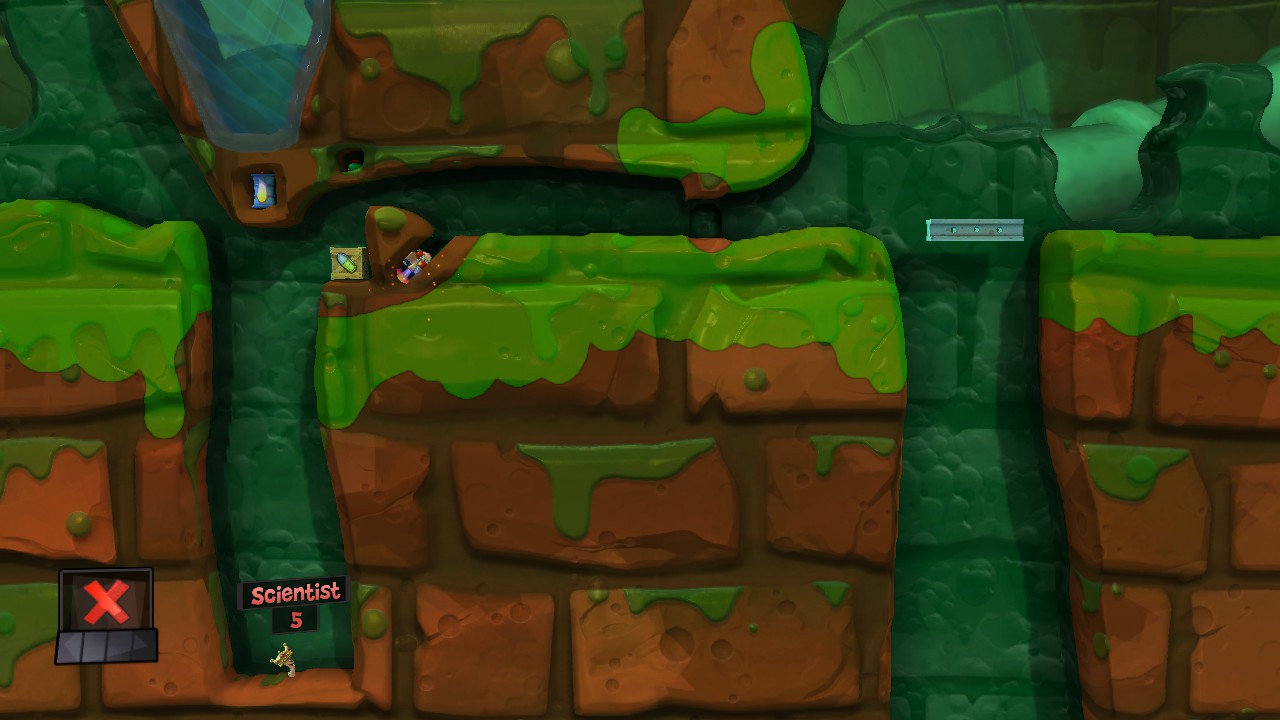The image size is (1280, 720).
Task: Click the wooden crate lid
Action: (x=348, y=250)
